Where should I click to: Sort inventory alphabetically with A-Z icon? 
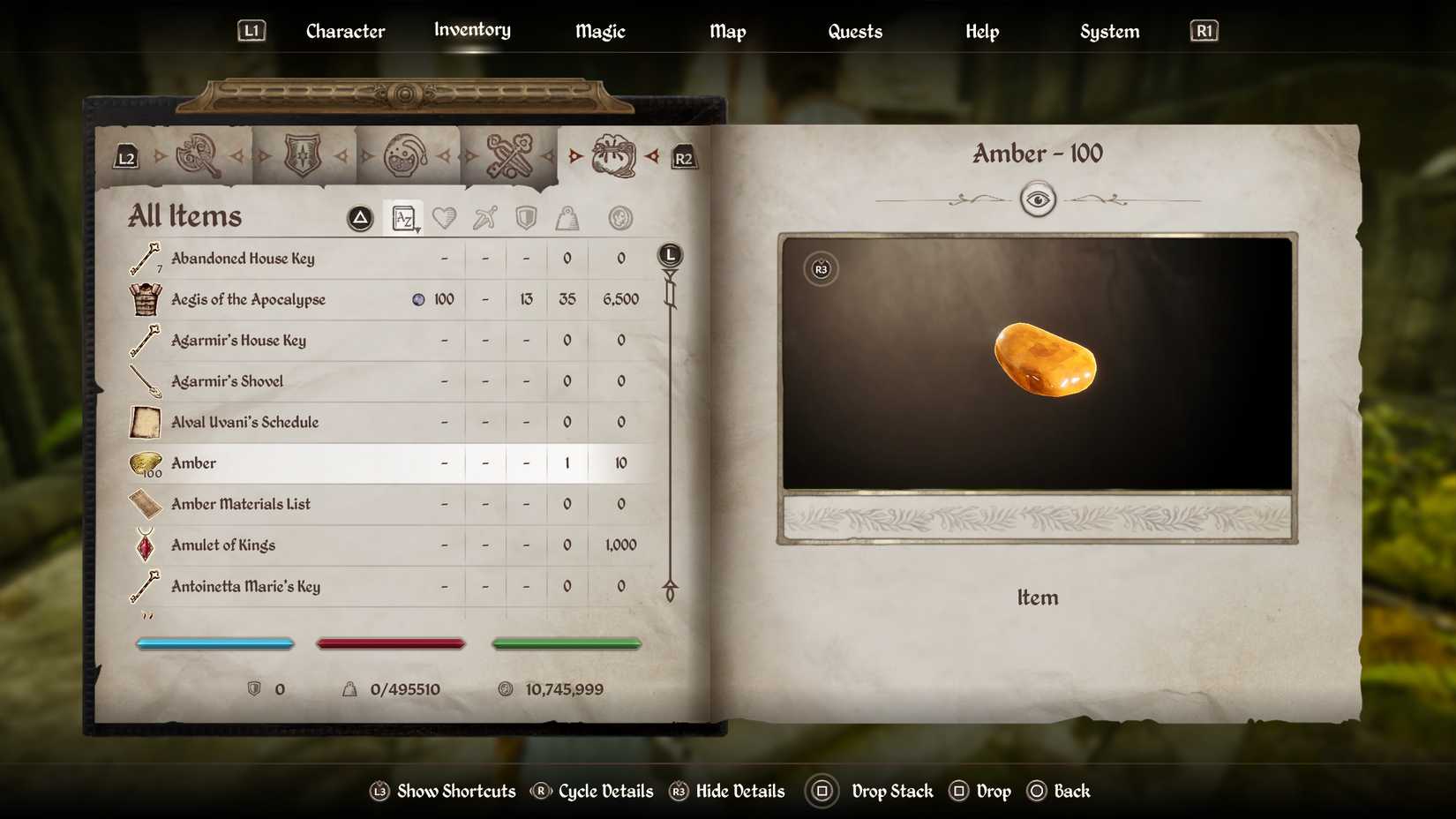coord(403,218)
